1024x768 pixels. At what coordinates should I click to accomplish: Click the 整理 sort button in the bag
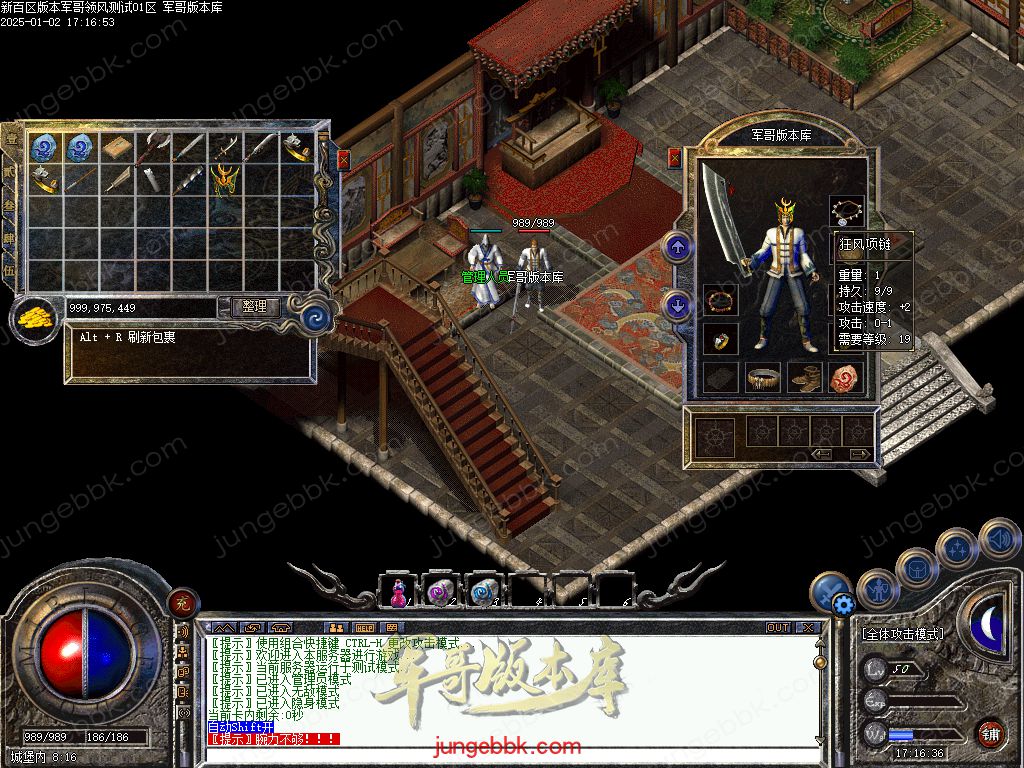click(x=255, y=307)
